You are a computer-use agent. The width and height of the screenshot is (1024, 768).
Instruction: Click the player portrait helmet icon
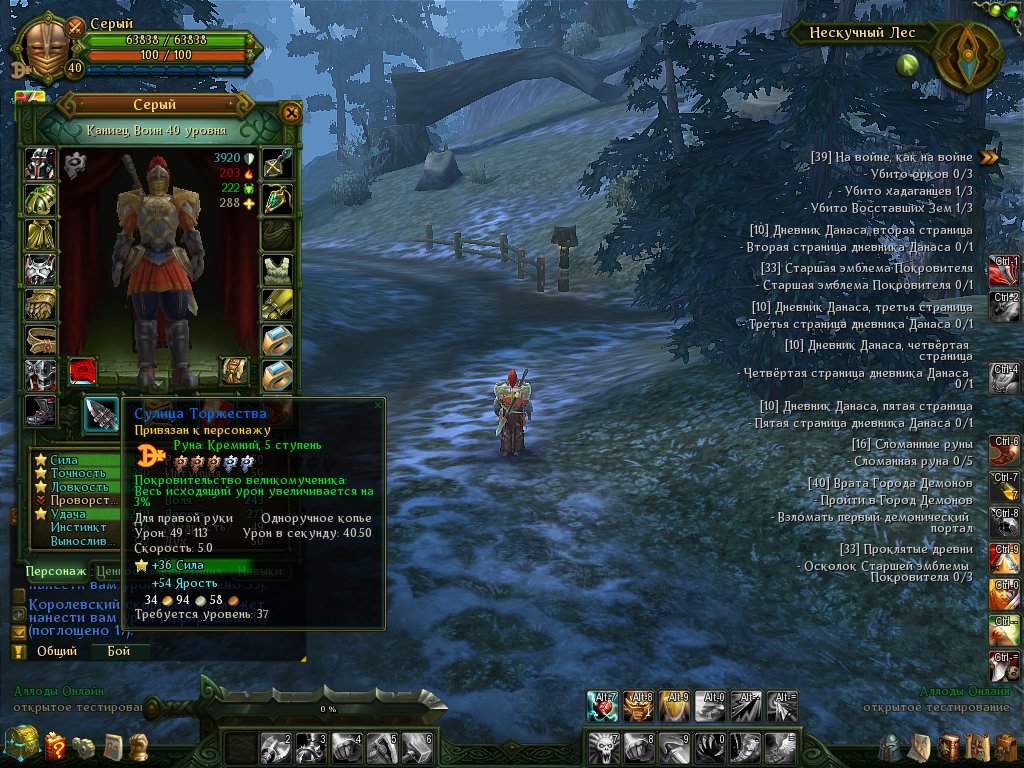click(45, 43)
